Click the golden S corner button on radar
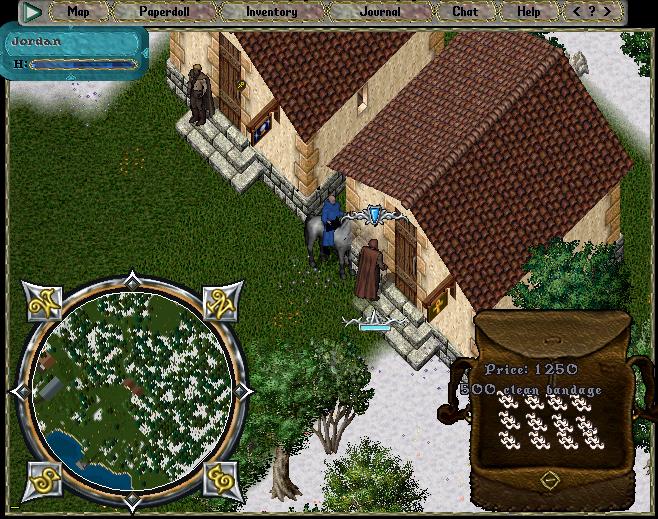Screen dimensions: 658x519 43,478
